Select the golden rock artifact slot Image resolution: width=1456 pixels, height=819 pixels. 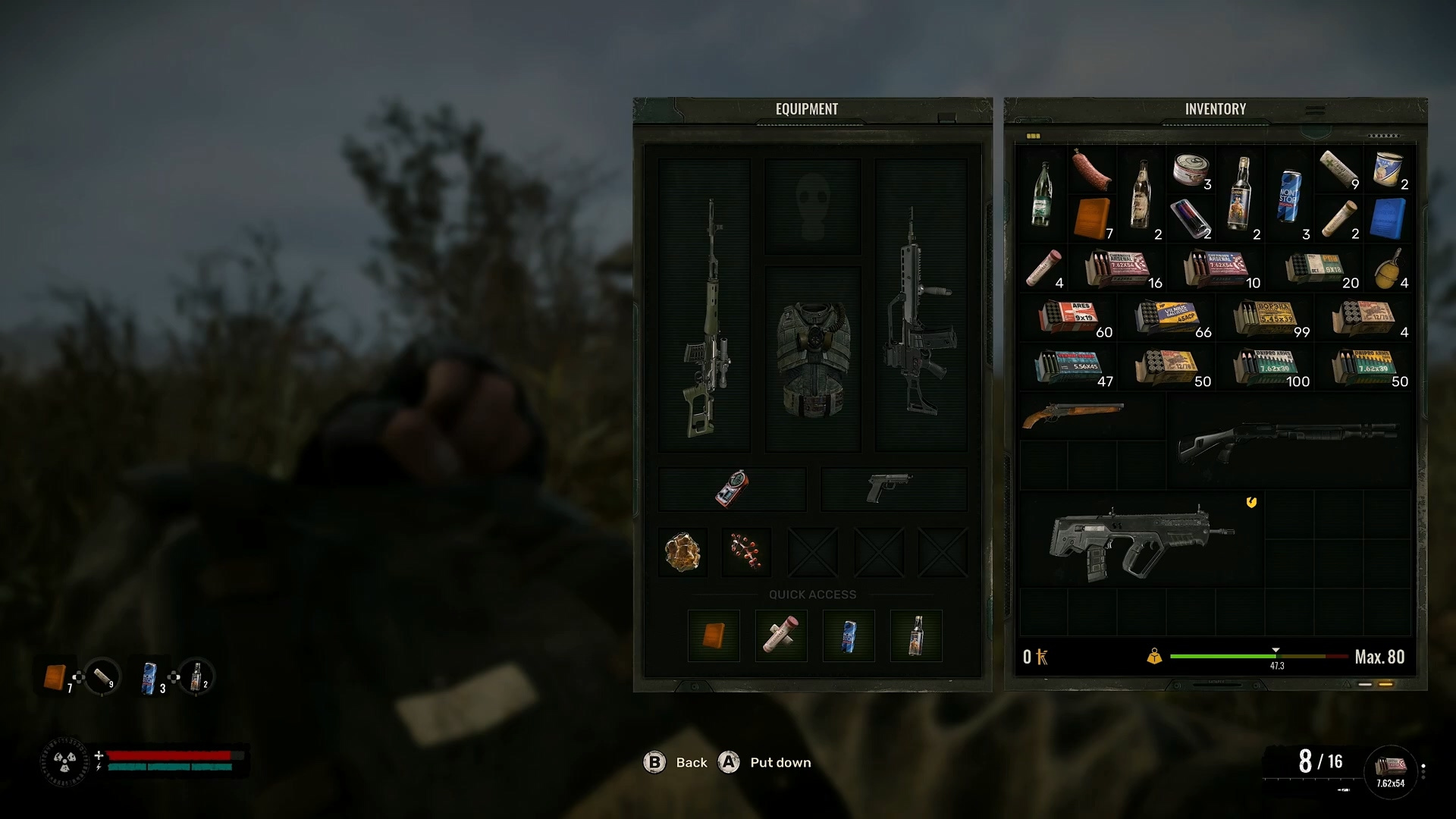682,551
